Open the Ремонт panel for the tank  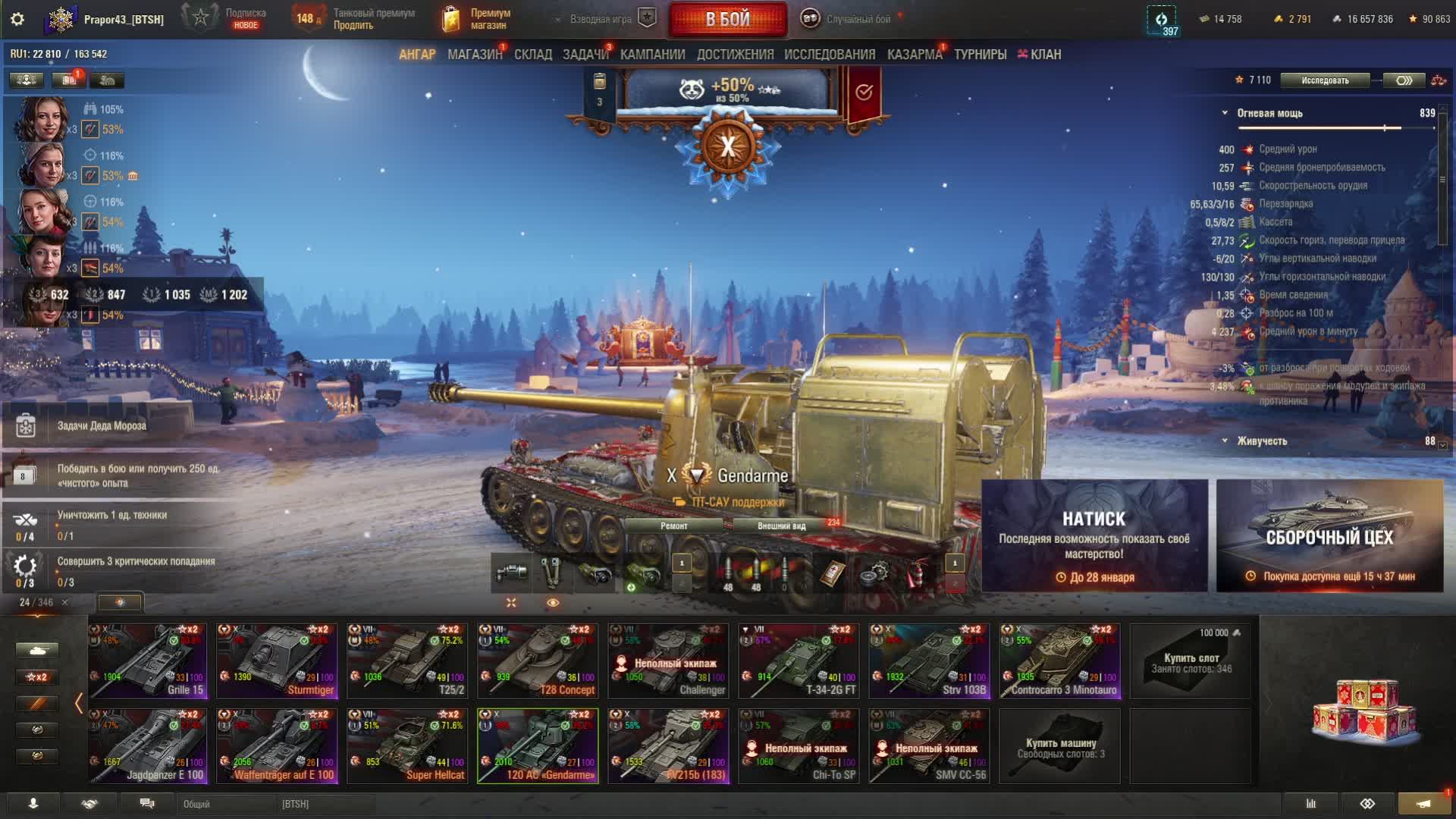tap(673, 526)
